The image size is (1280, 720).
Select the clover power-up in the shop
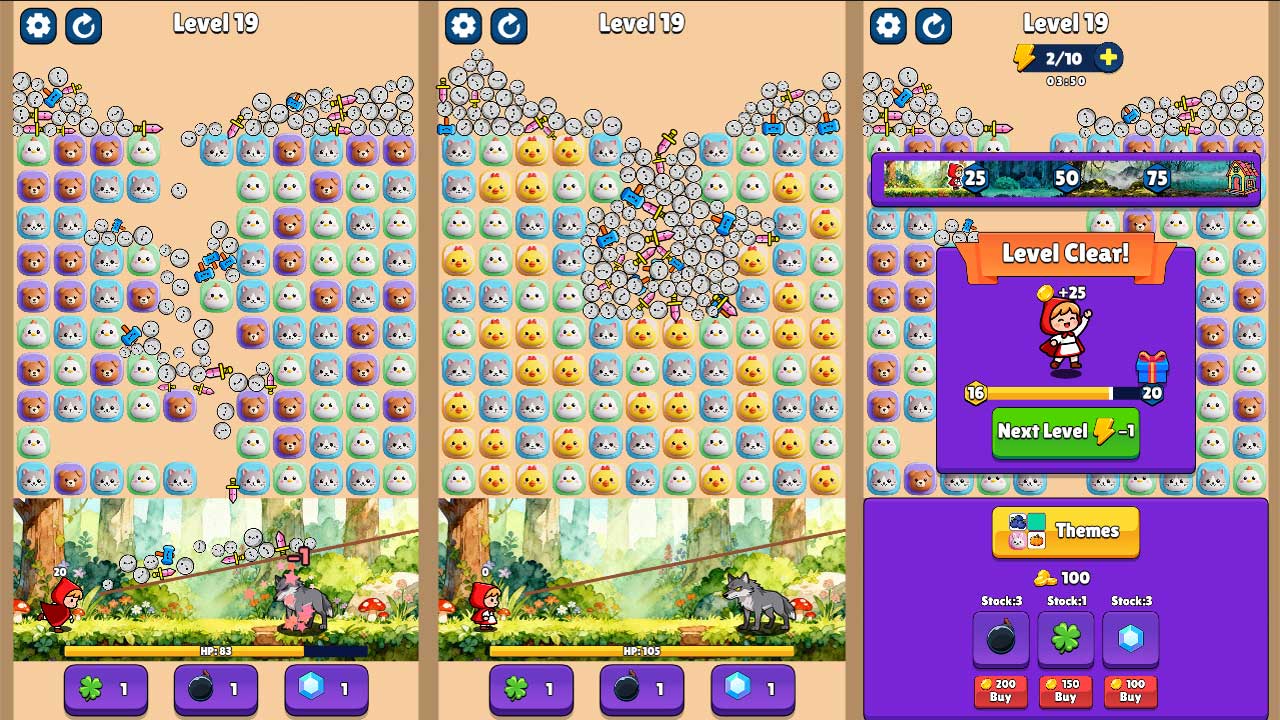(x=1064, y=639)
